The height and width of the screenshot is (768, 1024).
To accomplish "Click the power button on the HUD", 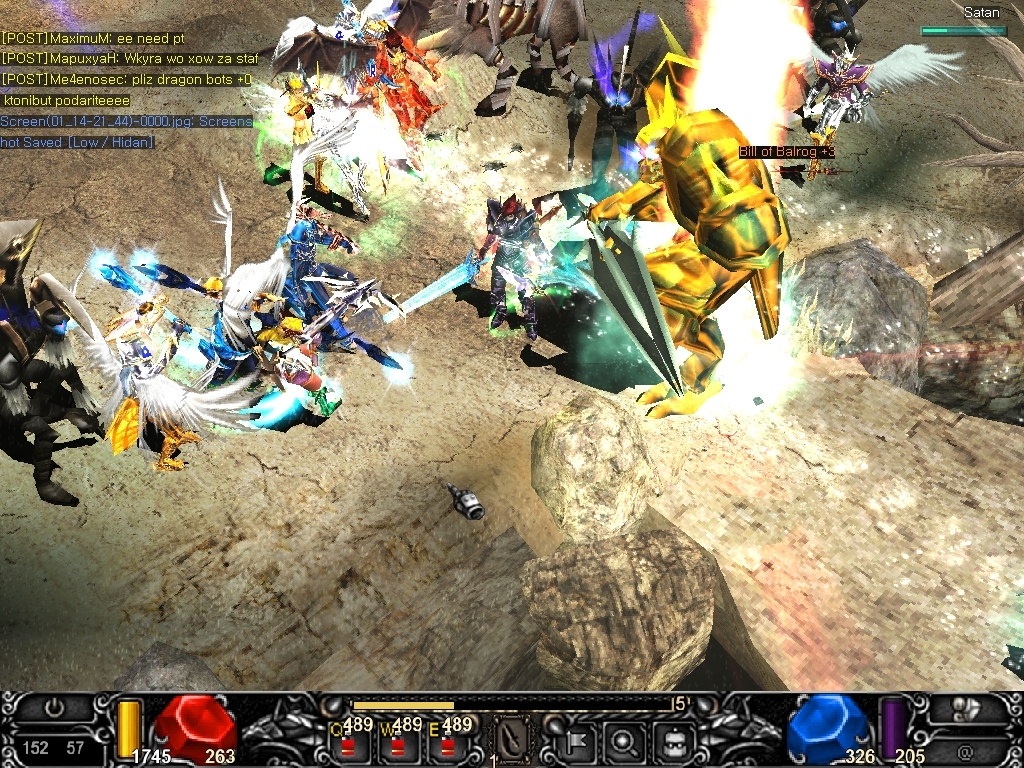I will (55, 709).
